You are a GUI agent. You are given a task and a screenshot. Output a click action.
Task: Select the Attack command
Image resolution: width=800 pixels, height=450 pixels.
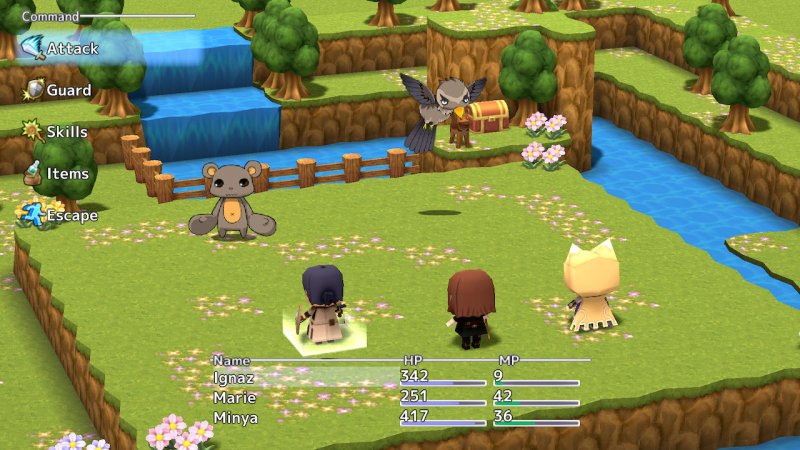(x=68, y=47)
